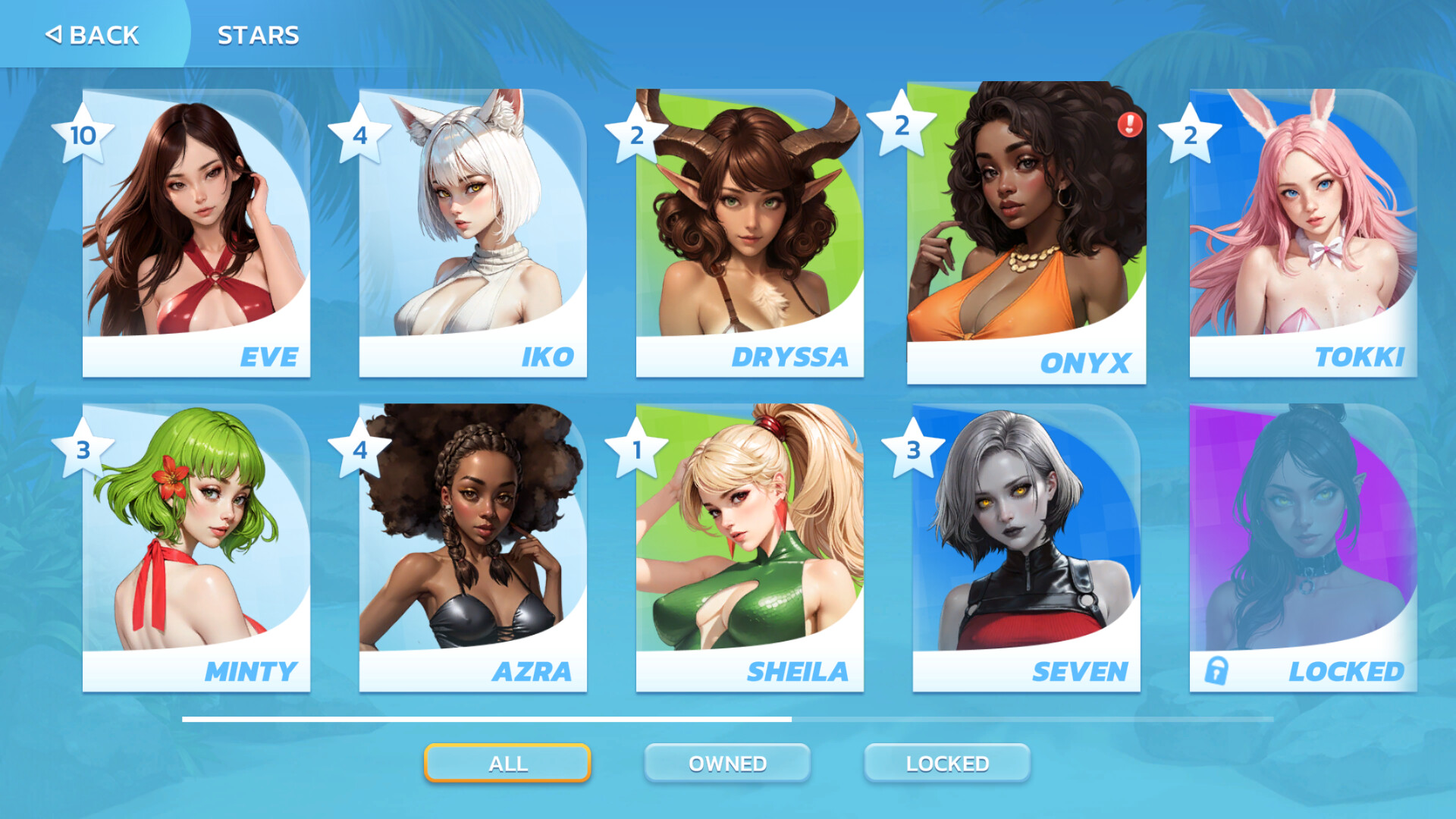Open the Dryssa character card
Screen dimensions: 1456x819
pyautogui.click(x=749, y=234)
